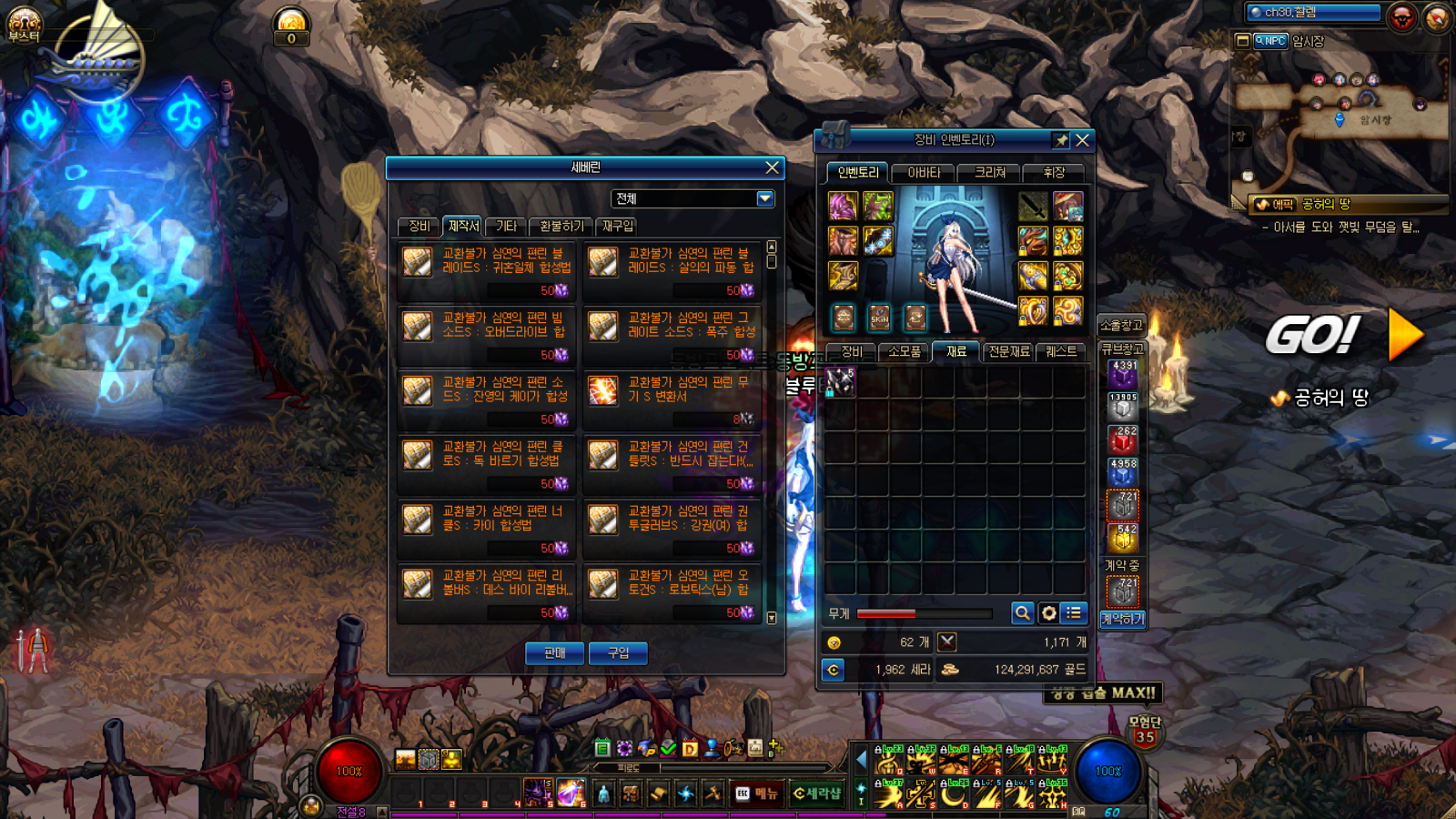Click the 구입 buy button

pos(618,652)
